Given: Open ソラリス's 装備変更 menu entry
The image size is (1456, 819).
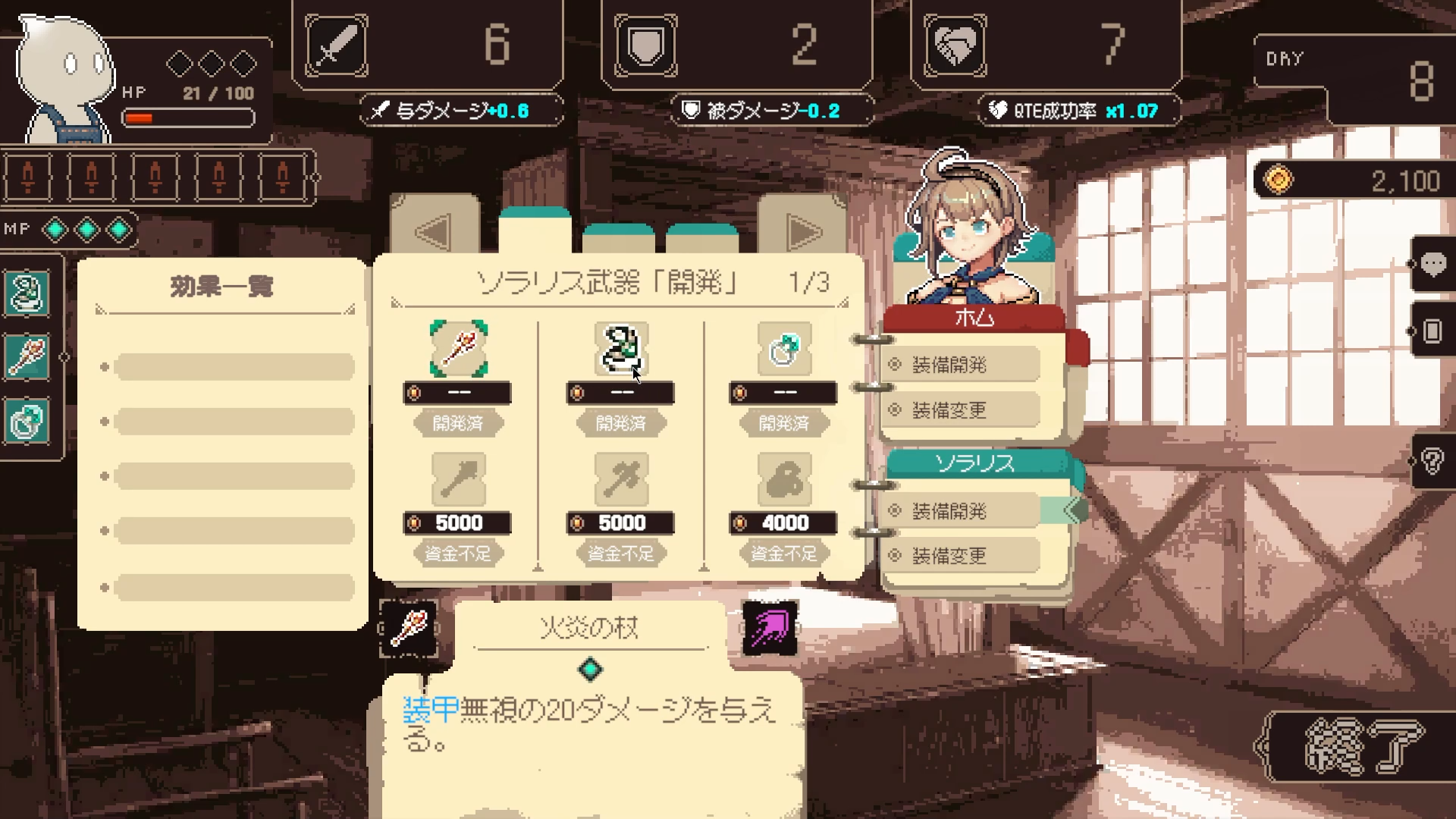Looking at the screenshot, I should coord(960,556).
